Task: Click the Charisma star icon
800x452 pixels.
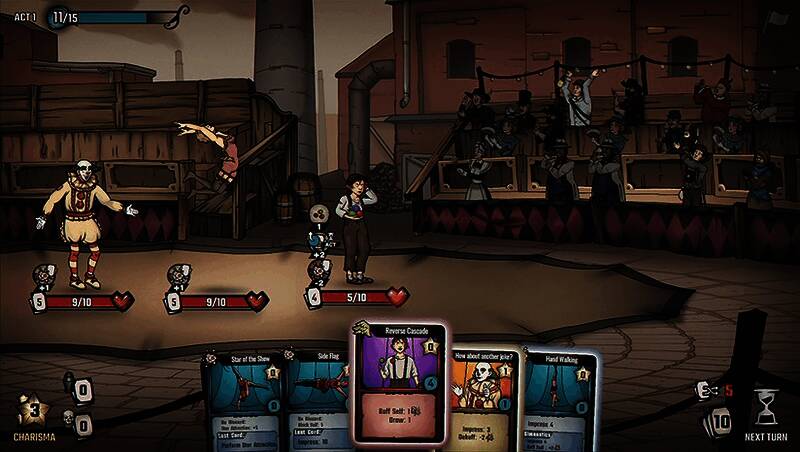Action: [x=33, y=411]
